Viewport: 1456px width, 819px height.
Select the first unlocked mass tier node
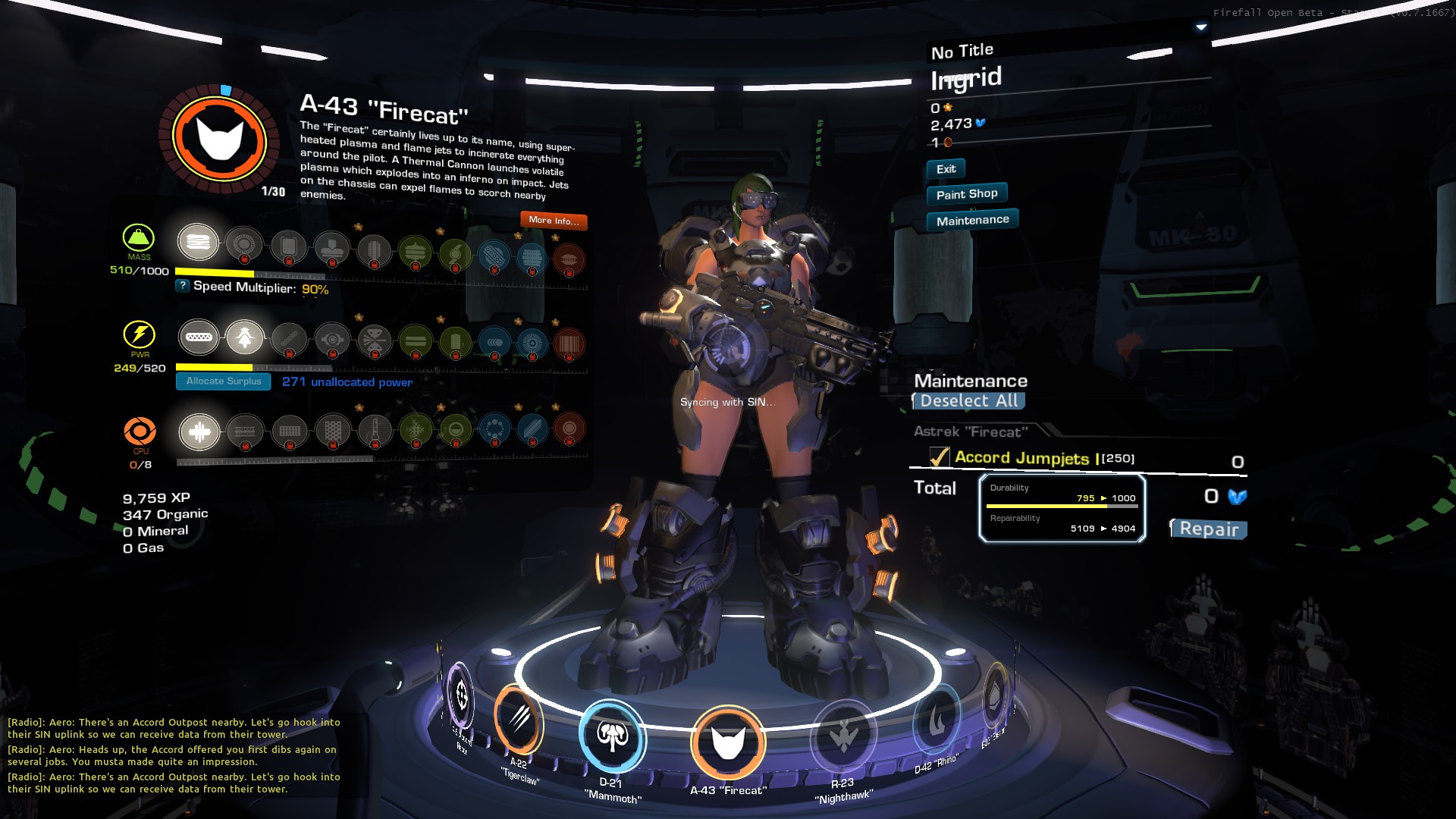[x=198, y=243]
